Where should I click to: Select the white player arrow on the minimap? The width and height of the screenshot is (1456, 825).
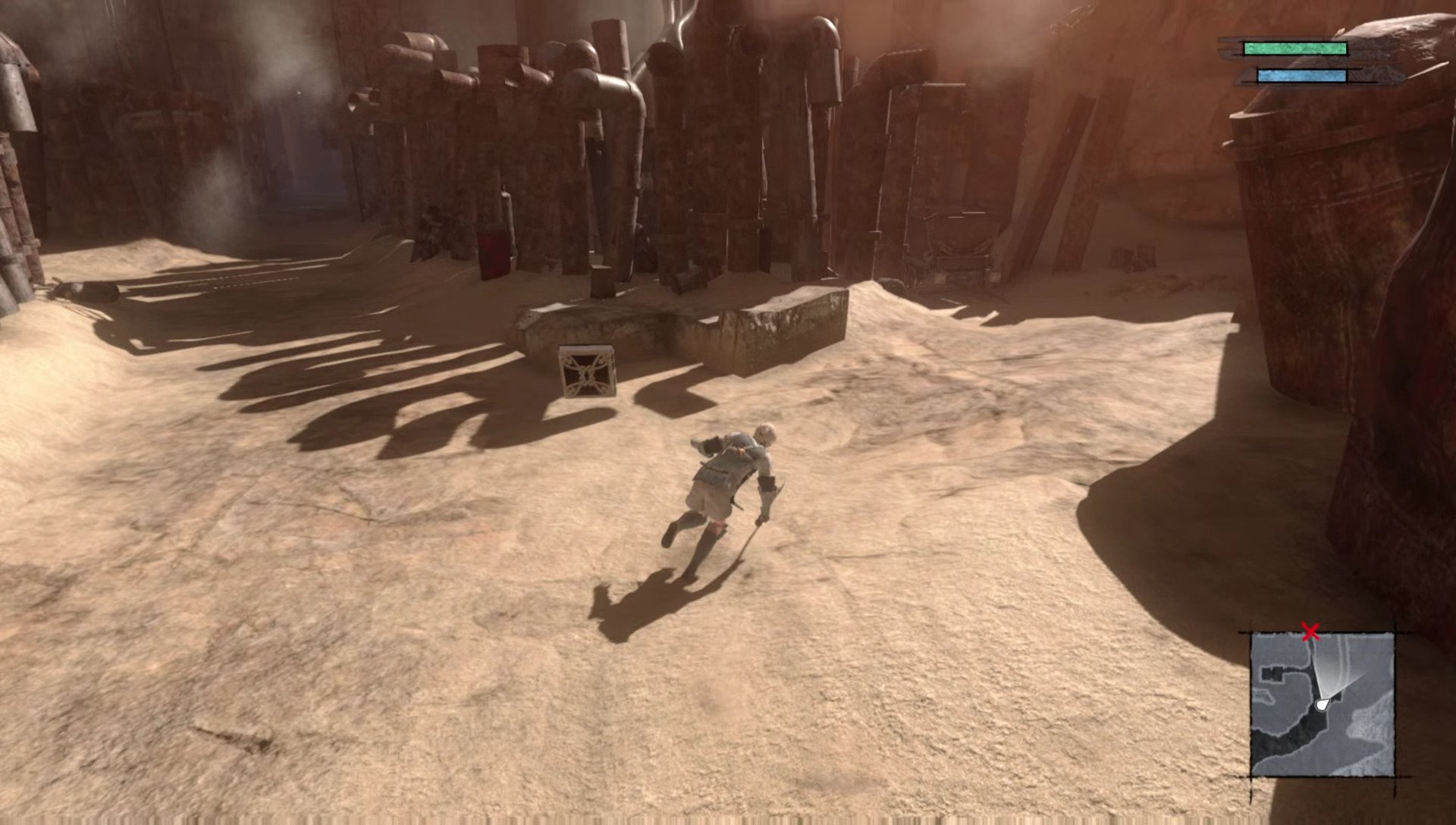1322,704
